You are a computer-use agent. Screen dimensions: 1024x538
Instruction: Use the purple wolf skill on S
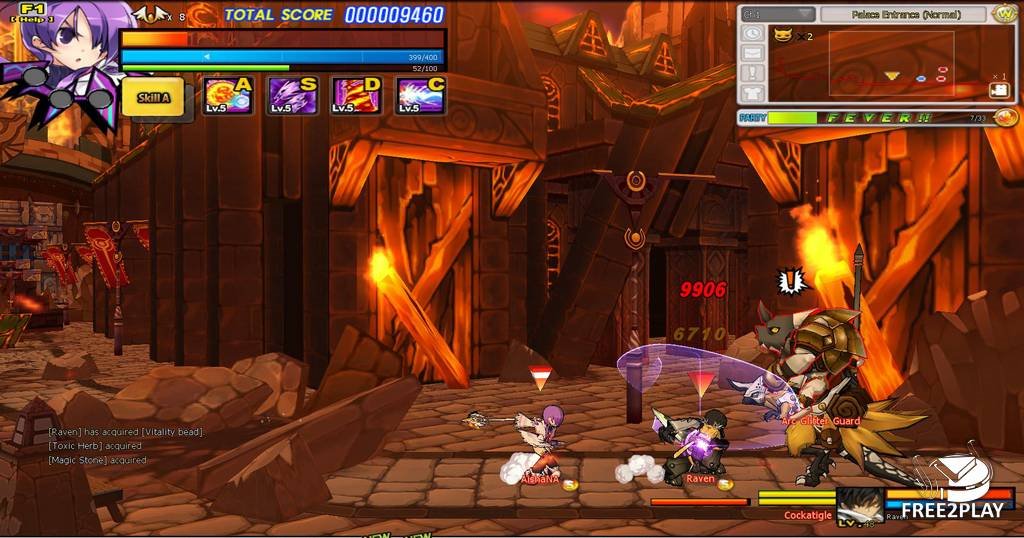pyautogui.click(x=293, y=96)
